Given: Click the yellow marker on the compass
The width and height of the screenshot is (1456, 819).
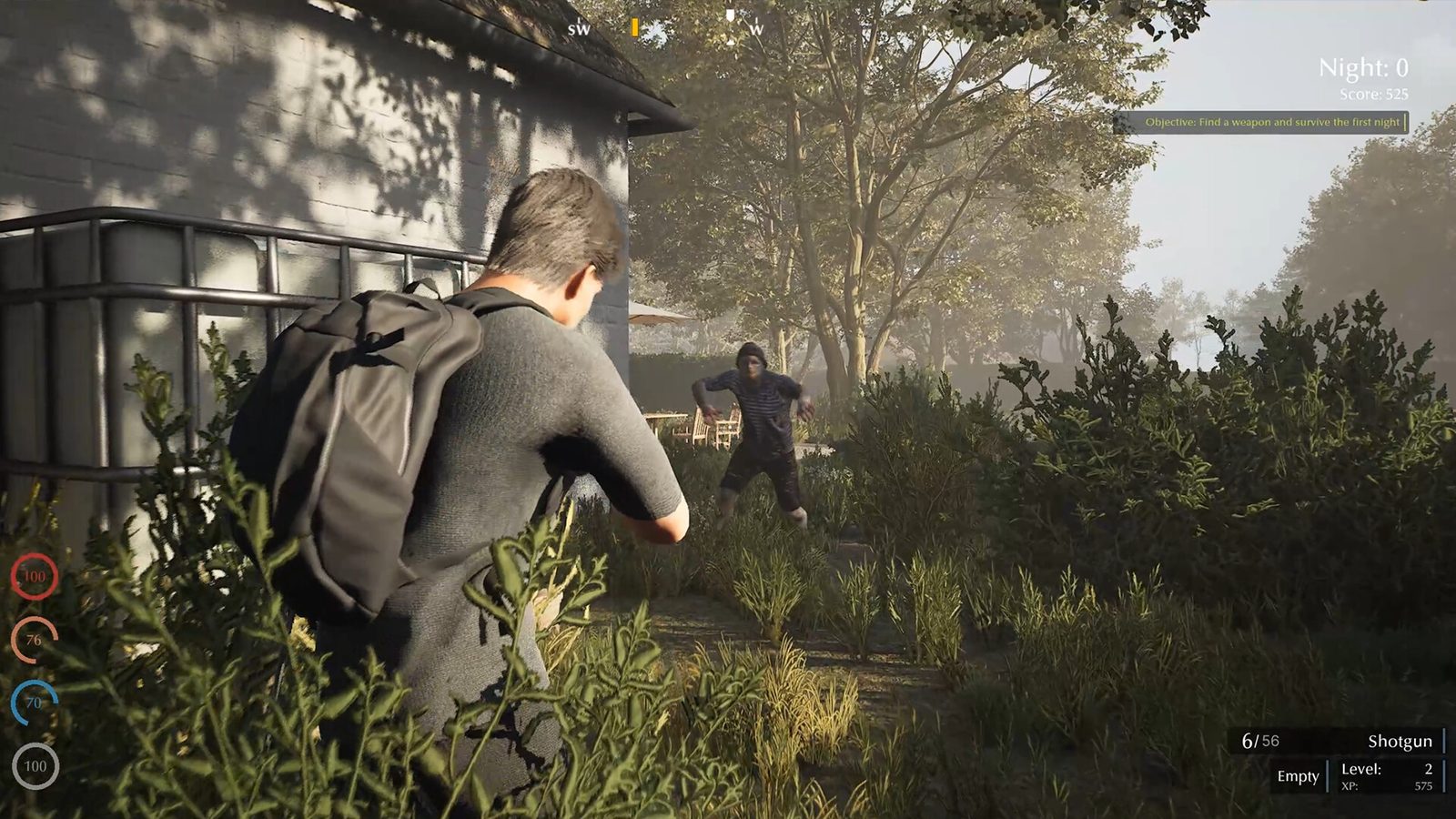Looking at the screenshot, I should [634, 28].
